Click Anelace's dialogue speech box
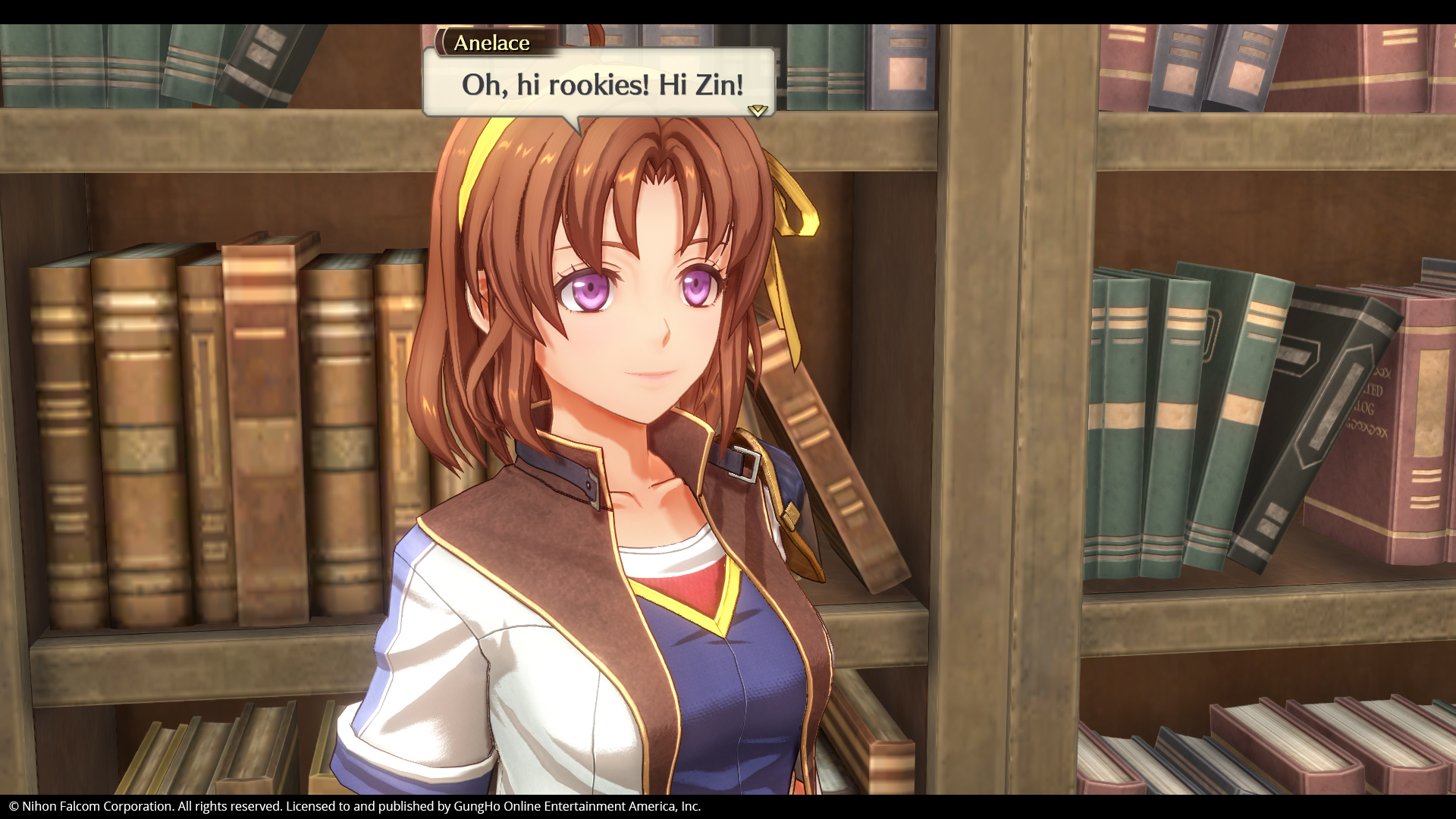The image size is (1456, 819). point(599,83)
